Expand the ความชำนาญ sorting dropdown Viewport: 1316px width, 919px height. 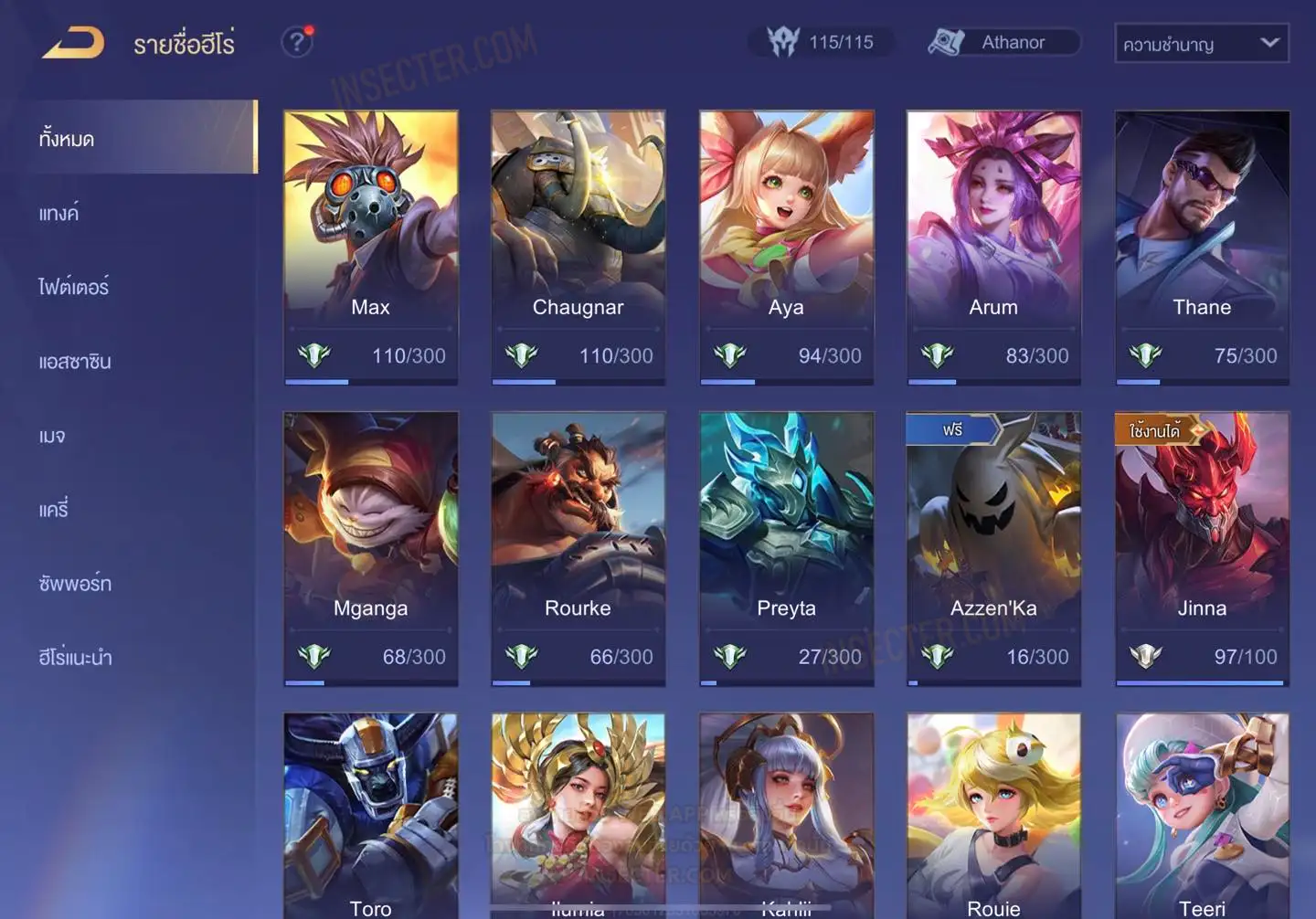(1201, 44)
